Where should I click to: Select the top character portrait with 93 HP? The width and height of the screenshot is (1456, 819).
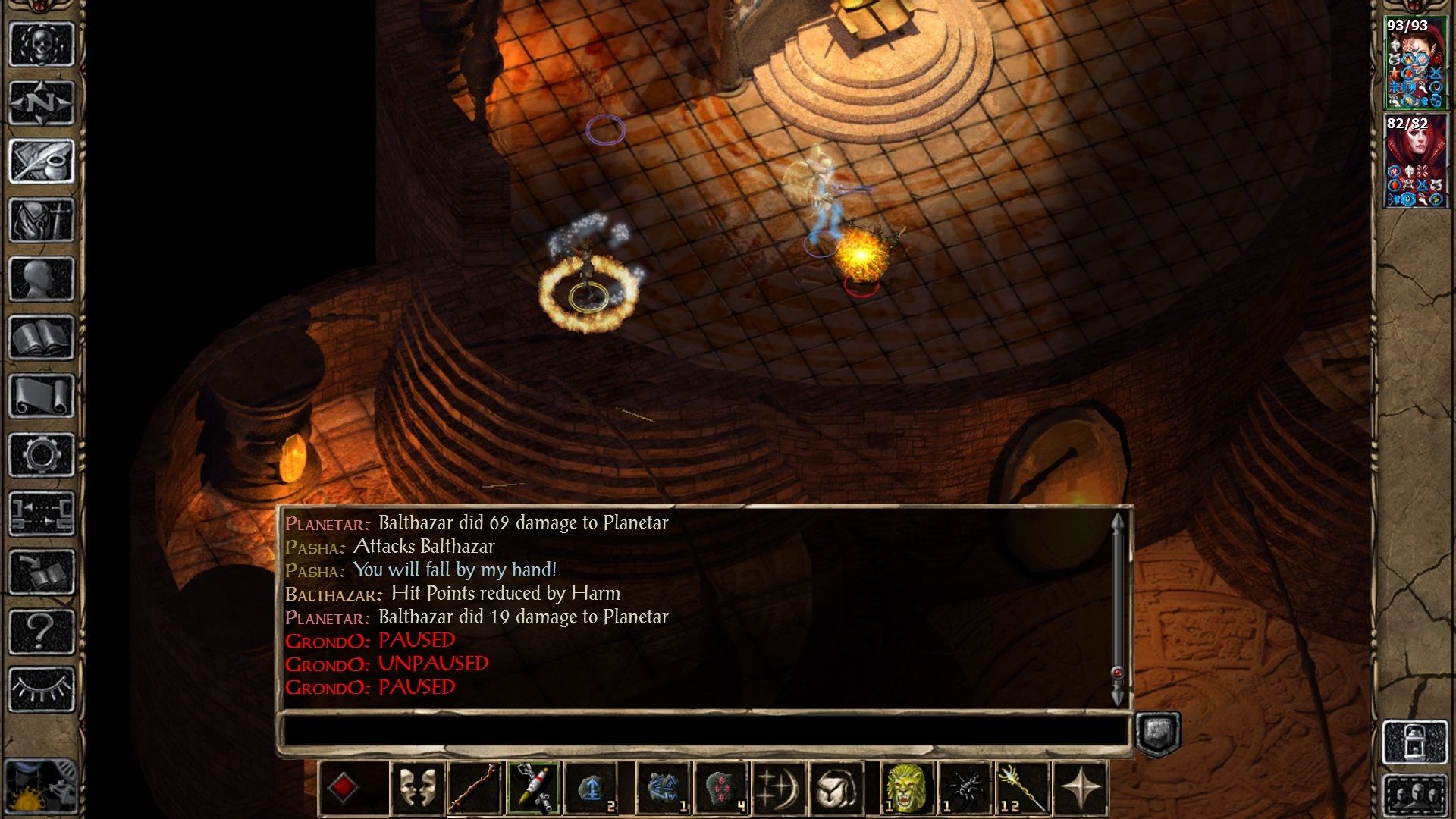coord(1415,63)
